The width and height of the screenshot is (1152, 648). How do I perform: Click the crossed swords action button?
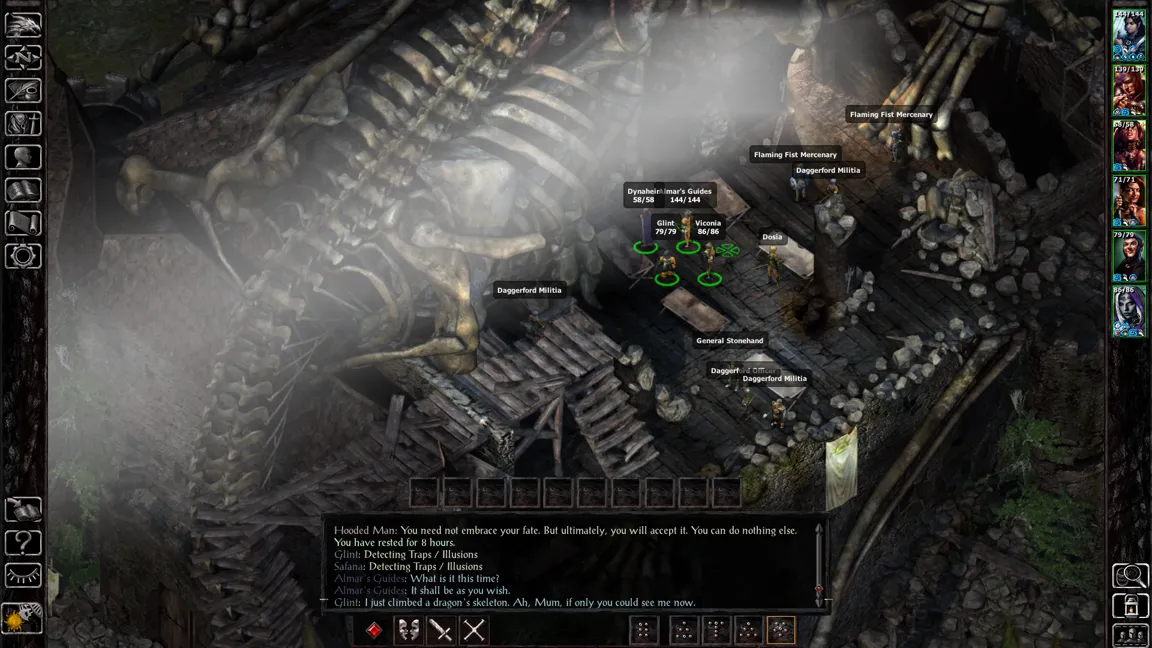point(474,630)
